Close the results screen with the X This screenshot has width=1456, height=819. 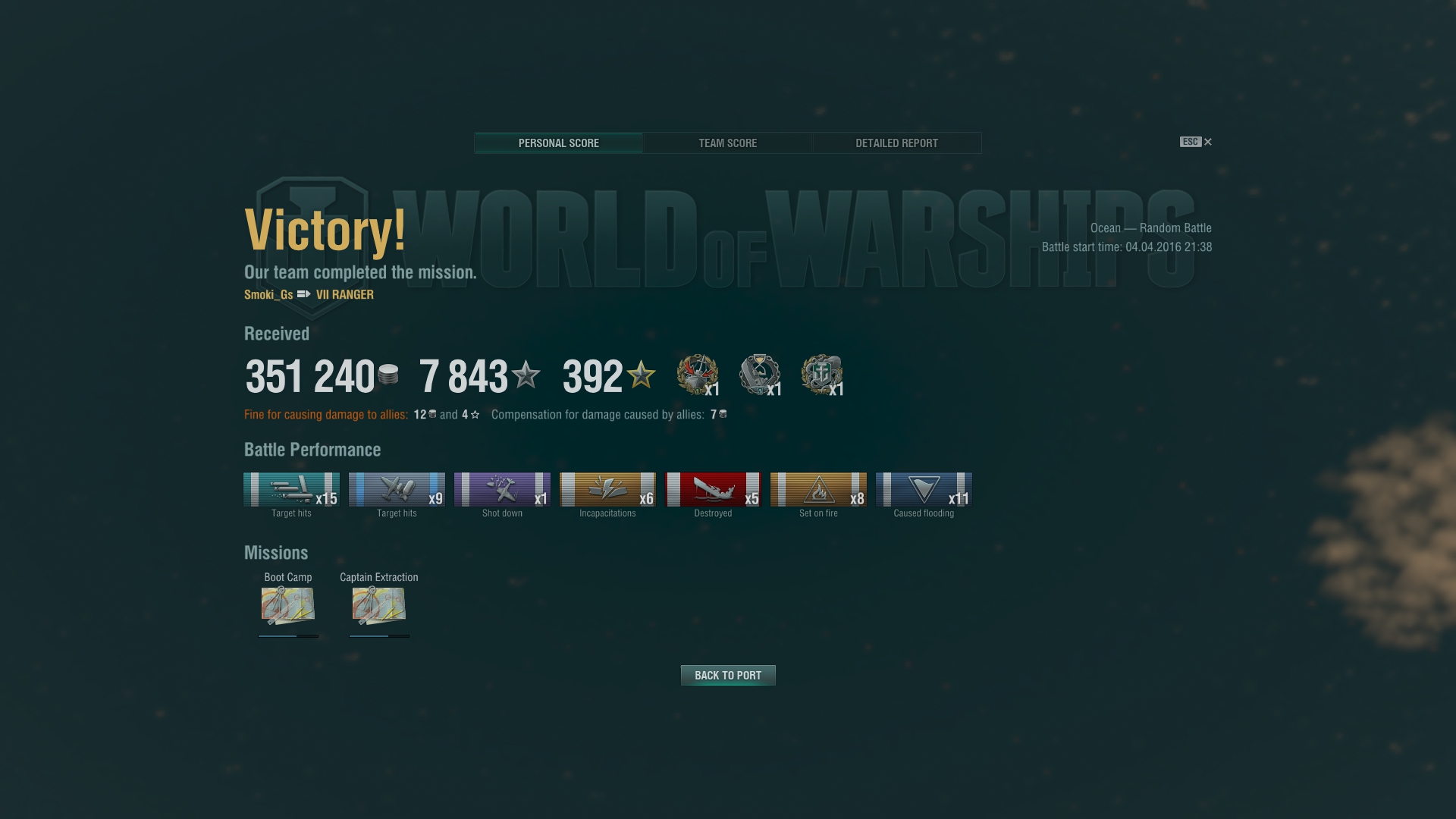tap(1208, 142)
